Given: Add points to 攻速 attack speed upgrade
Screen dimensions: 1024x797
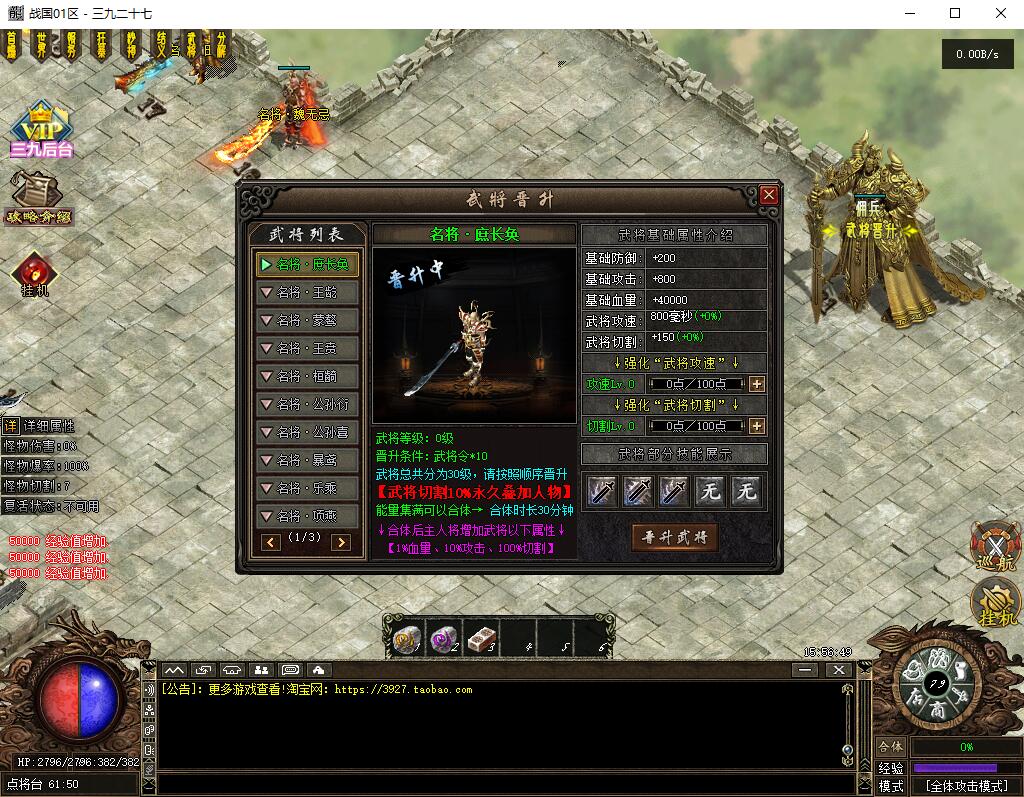Looking at the screenshot, I should click(x=757, y=384).
